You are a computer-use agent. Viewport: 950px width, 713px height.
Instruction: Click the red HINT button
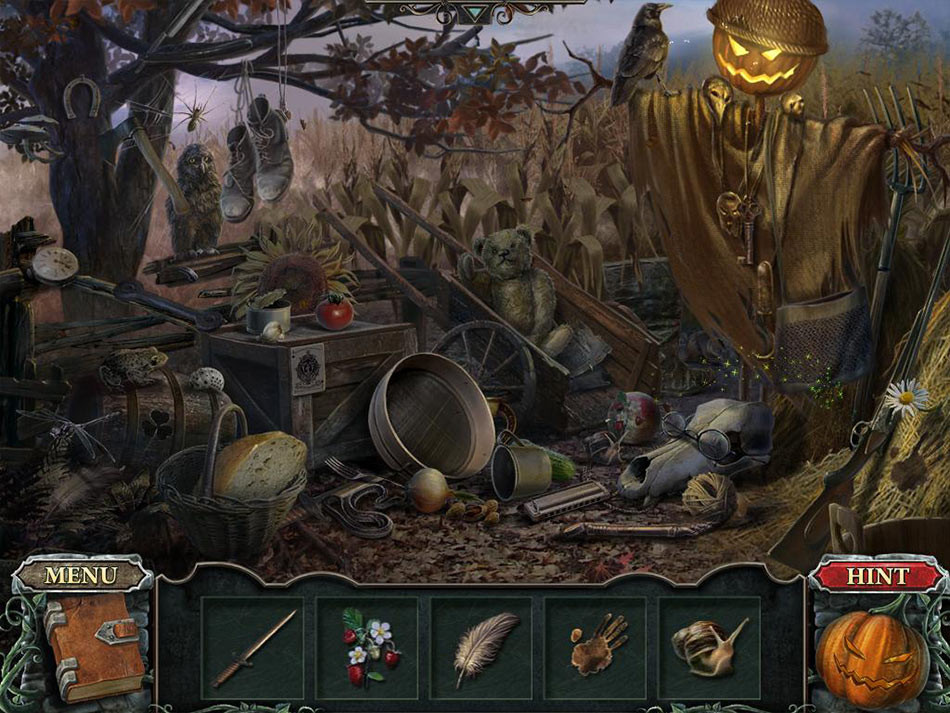pos(877,575)
